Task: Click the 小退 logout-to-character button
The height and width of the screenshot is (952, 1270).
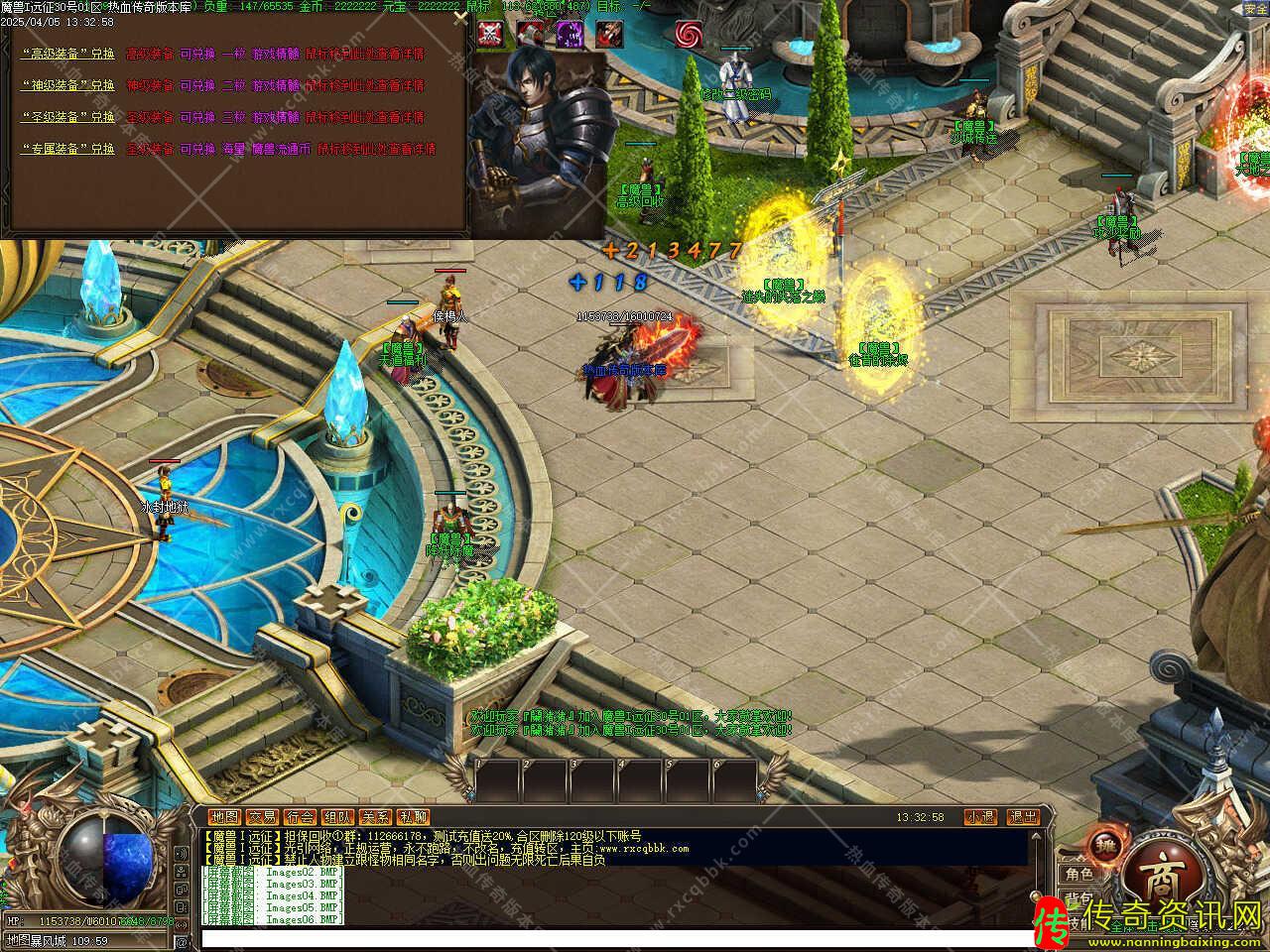Action: (980, 817)
